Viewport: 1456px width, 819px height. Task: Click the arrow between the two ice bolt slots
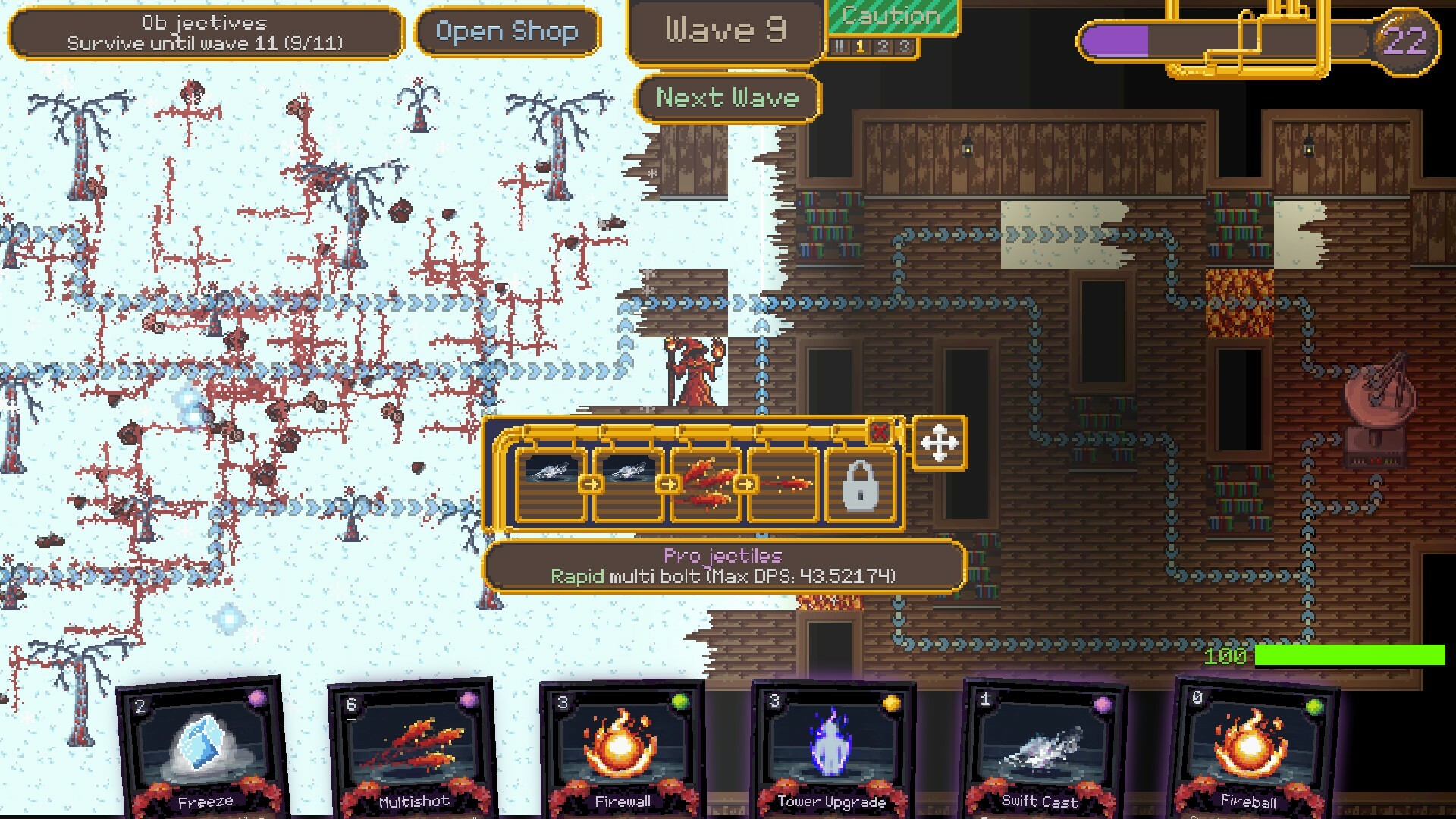590,483
